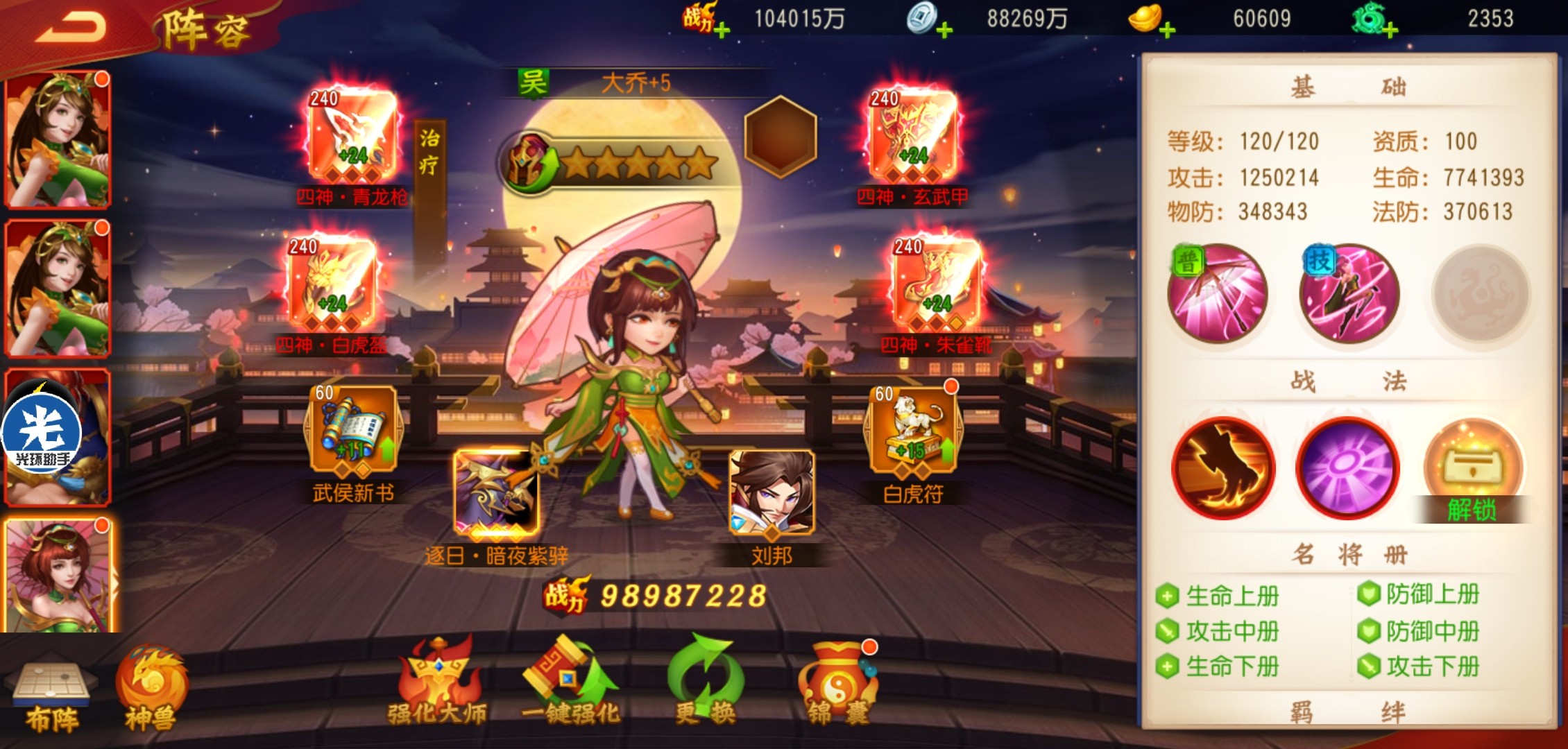This screenshot has width=1568, height=749.
Task: Add more gold ingots with plus
Action: point(1167,30)
